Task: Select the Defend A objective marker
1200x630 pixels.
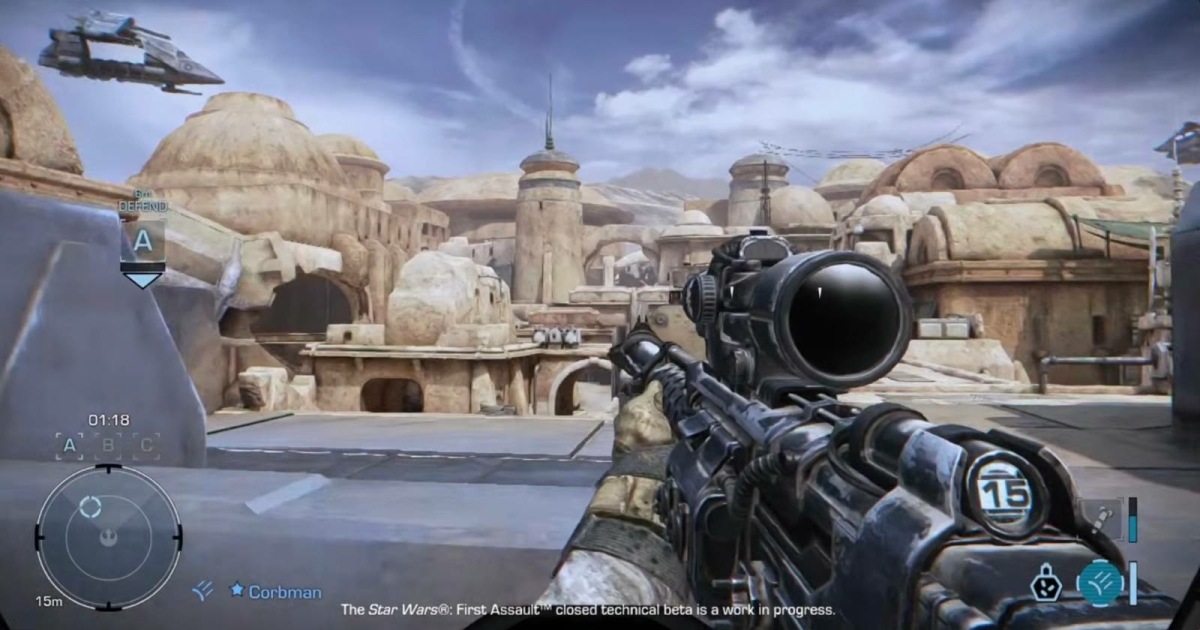Action: click(142, 240)
